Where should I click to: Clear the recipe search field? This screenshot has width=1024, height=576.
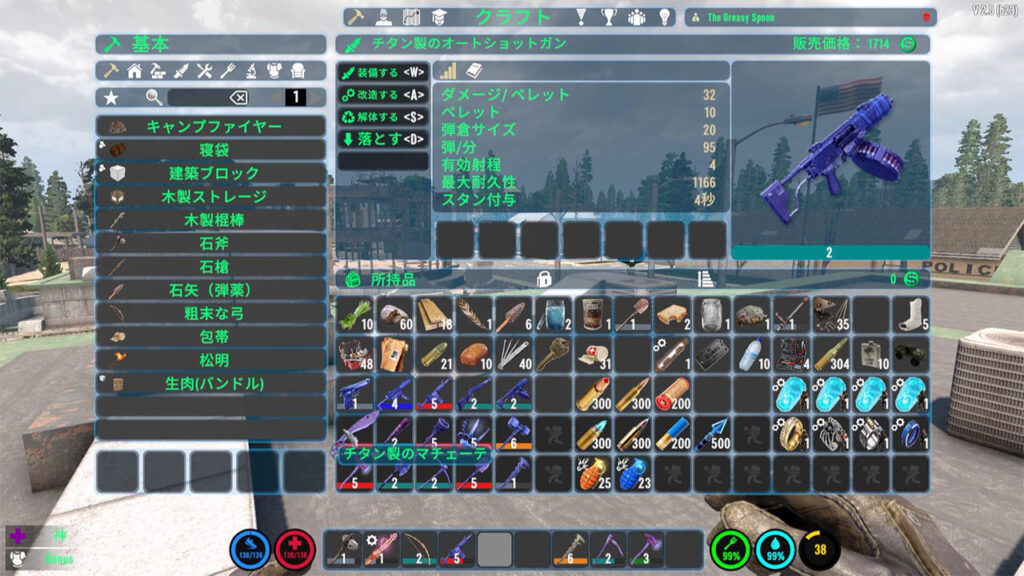(238, 97)
